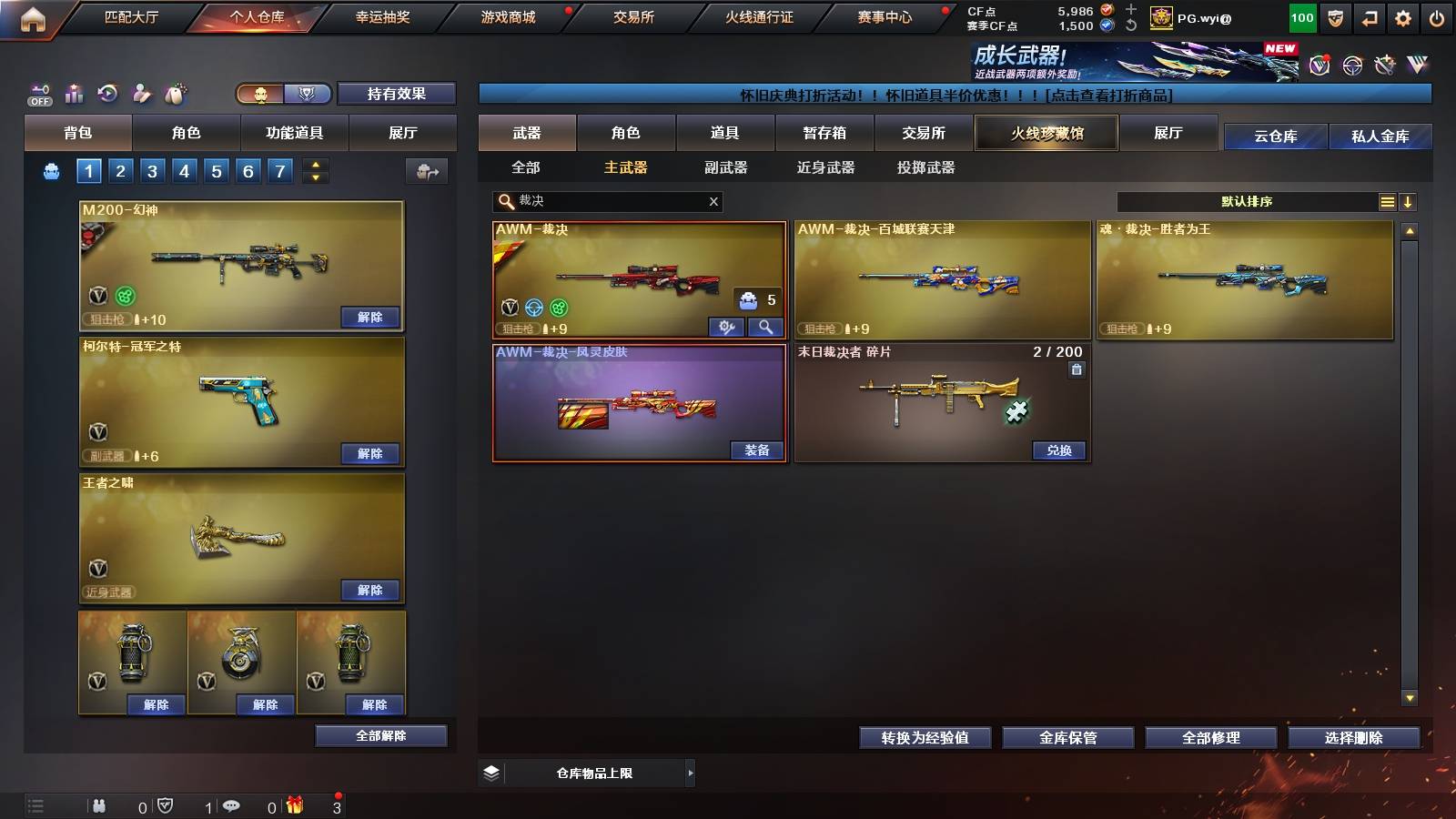
Task: Select backpack slot number 3
Action: [x=151, y=170]
